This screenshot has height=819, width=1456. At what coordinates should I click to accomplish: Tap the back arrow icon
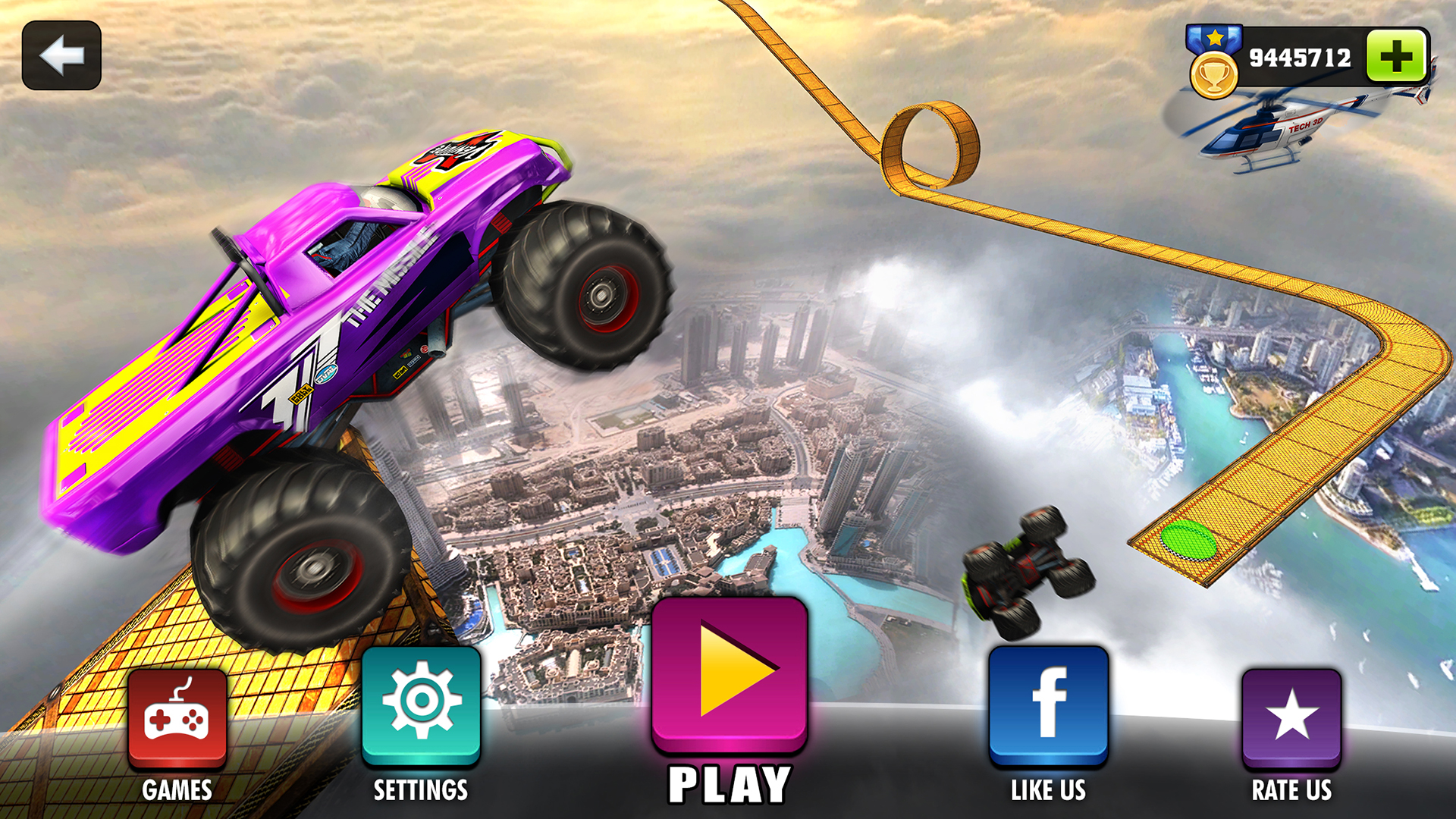63,55
